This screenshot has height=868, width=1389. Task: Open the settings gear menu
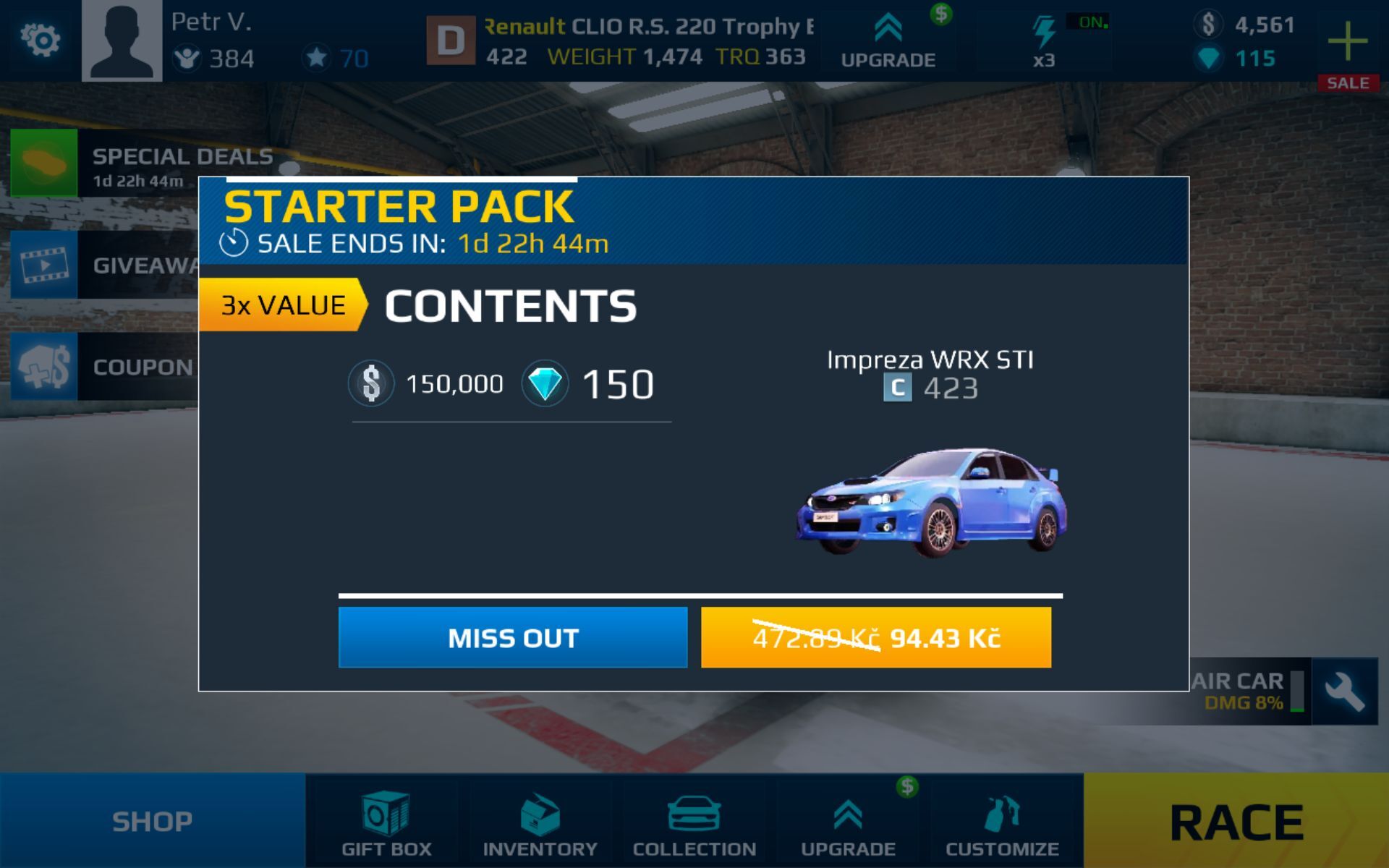coord(41,40)
